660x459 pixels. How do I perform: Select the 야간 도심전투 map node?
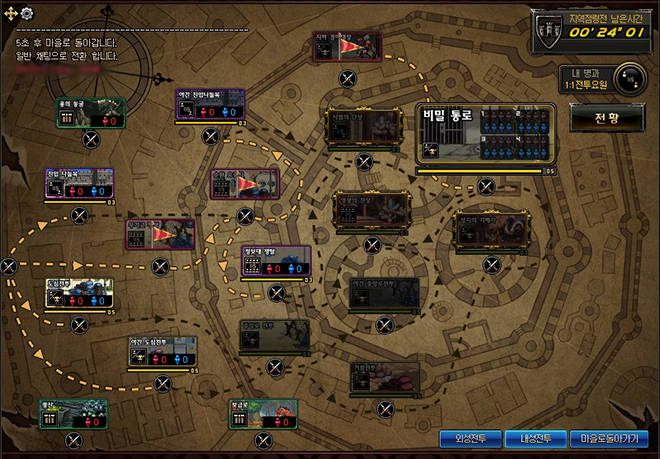point(162,353)
